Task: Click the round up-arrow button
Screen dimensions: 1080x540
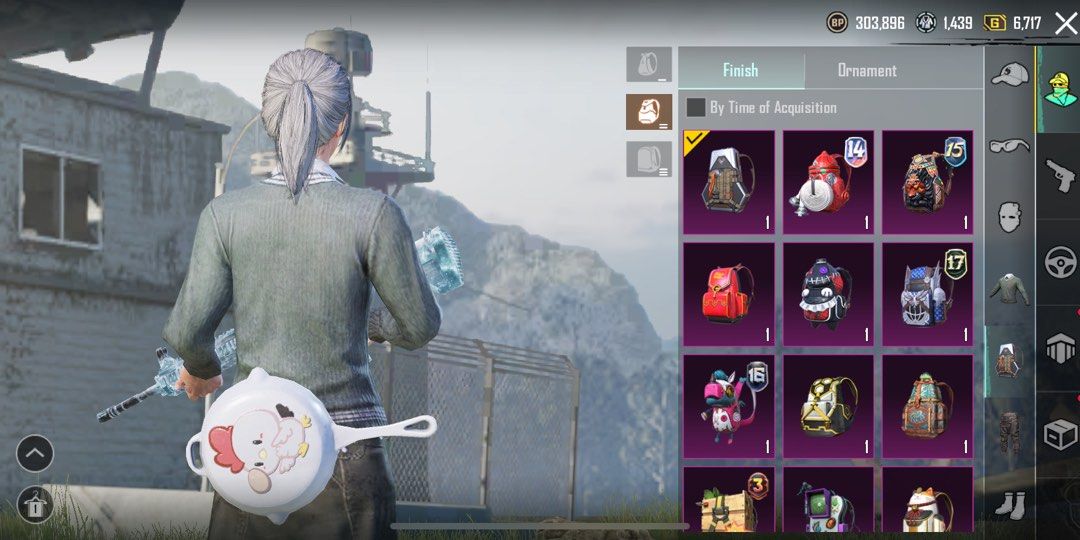Action: point(34,454)
